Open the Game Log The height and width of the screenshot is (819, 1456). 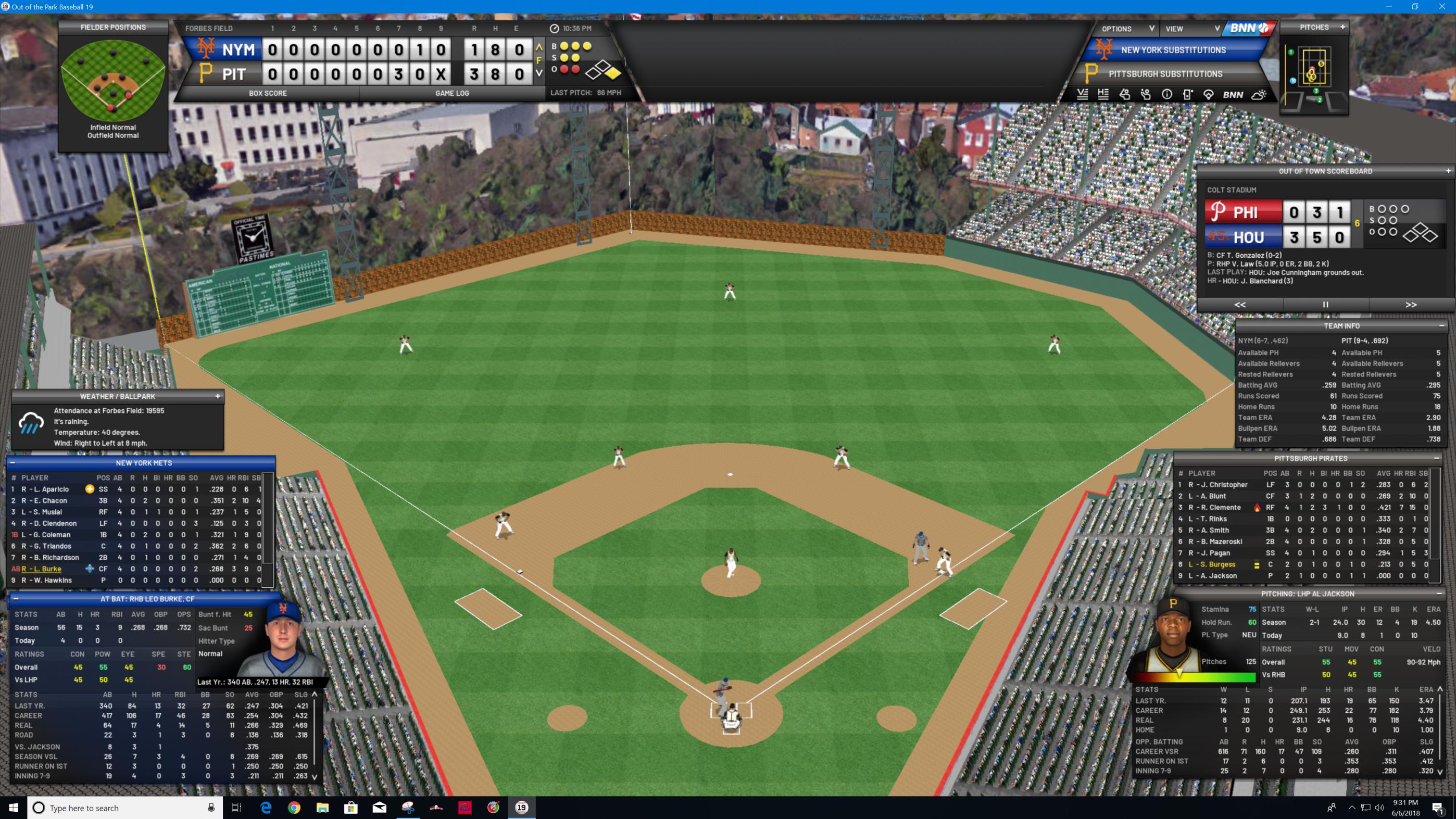coord(451,93)
